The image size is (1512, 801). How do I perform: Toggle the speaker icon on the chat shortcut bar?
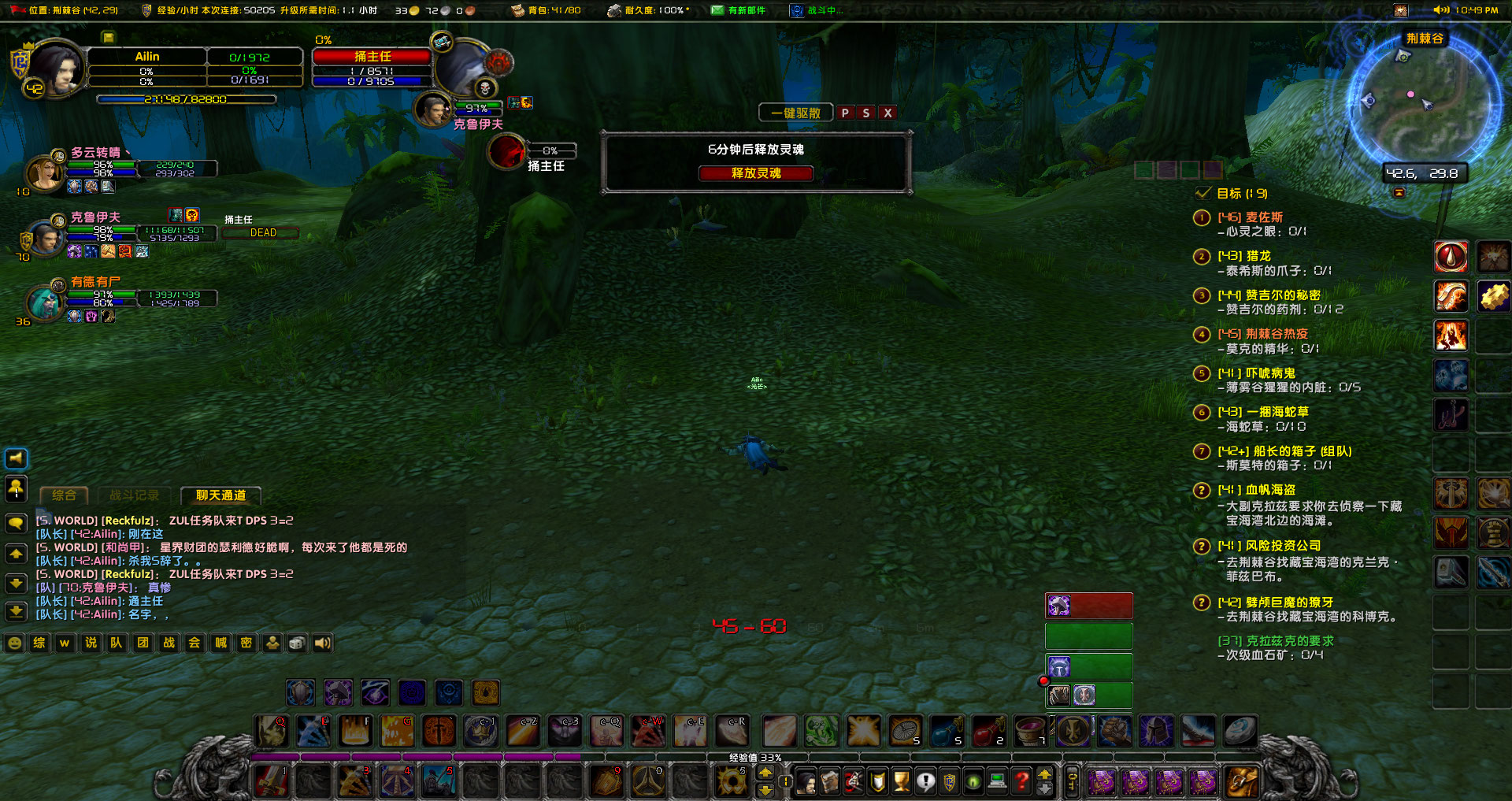(x=322, y=643)
